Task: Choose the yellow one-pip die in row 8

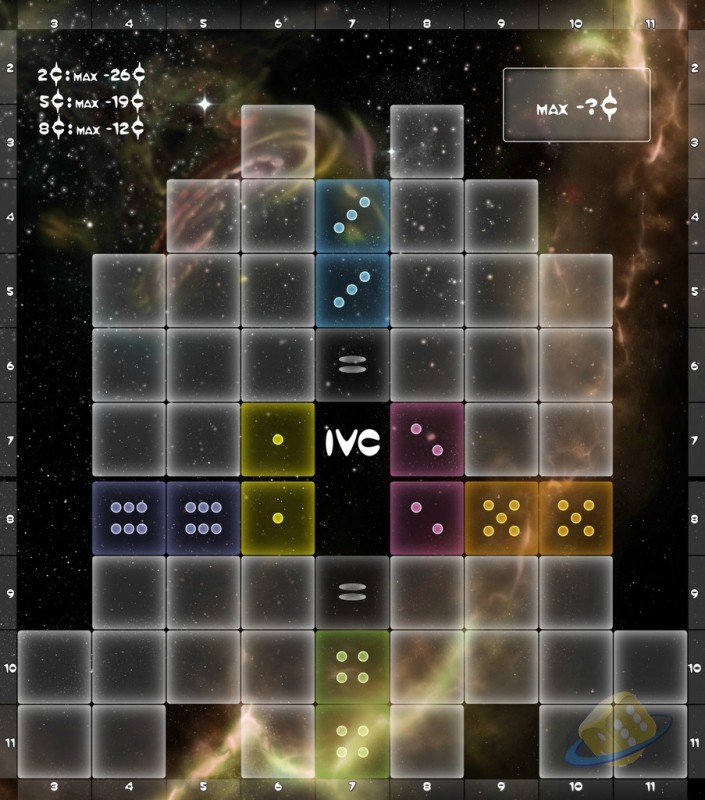Action: pyautogui.click(x=278, y=517)
